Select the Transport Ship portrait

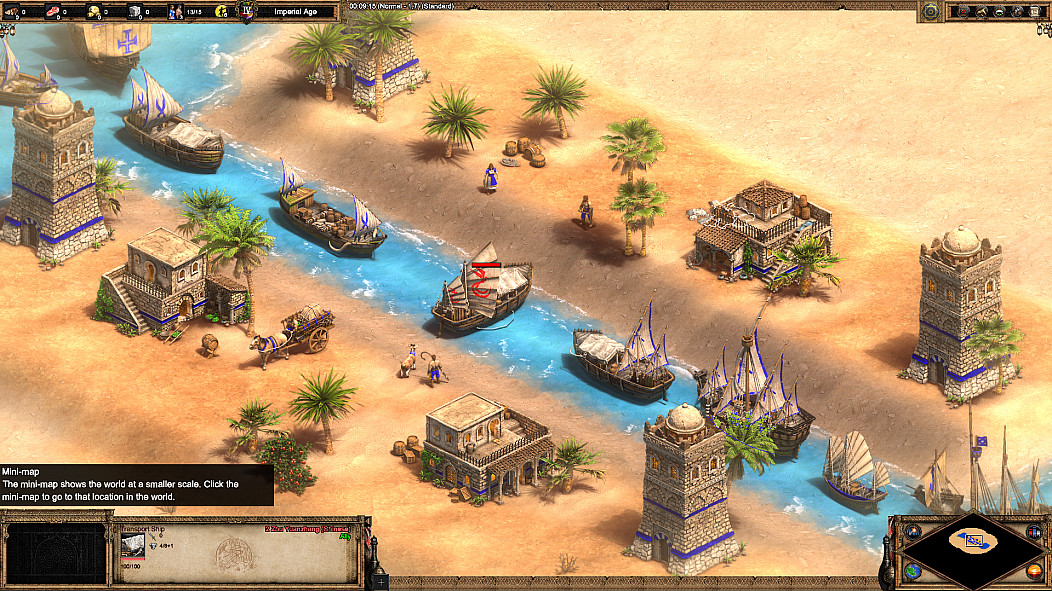click(x=132, y=543)
